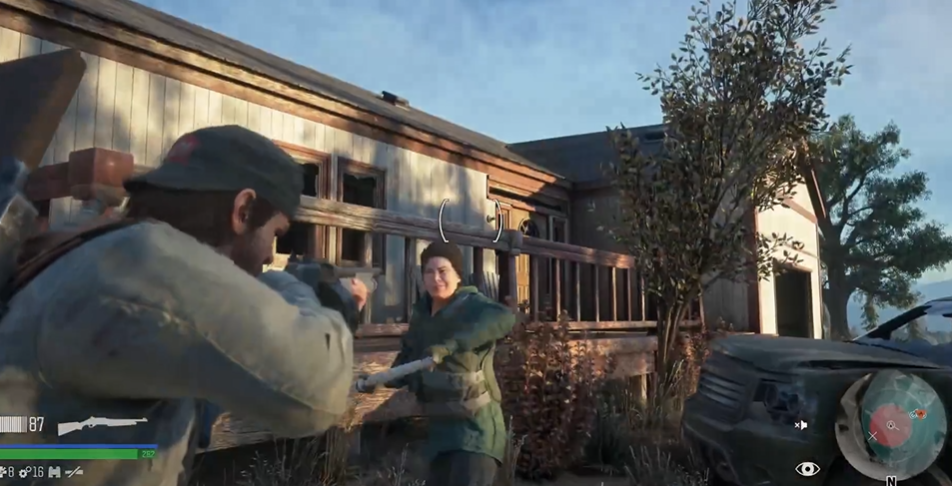The image size is (952, 486).
Task: Click the white X marker on minimap
Action: [x=873, y=437]
